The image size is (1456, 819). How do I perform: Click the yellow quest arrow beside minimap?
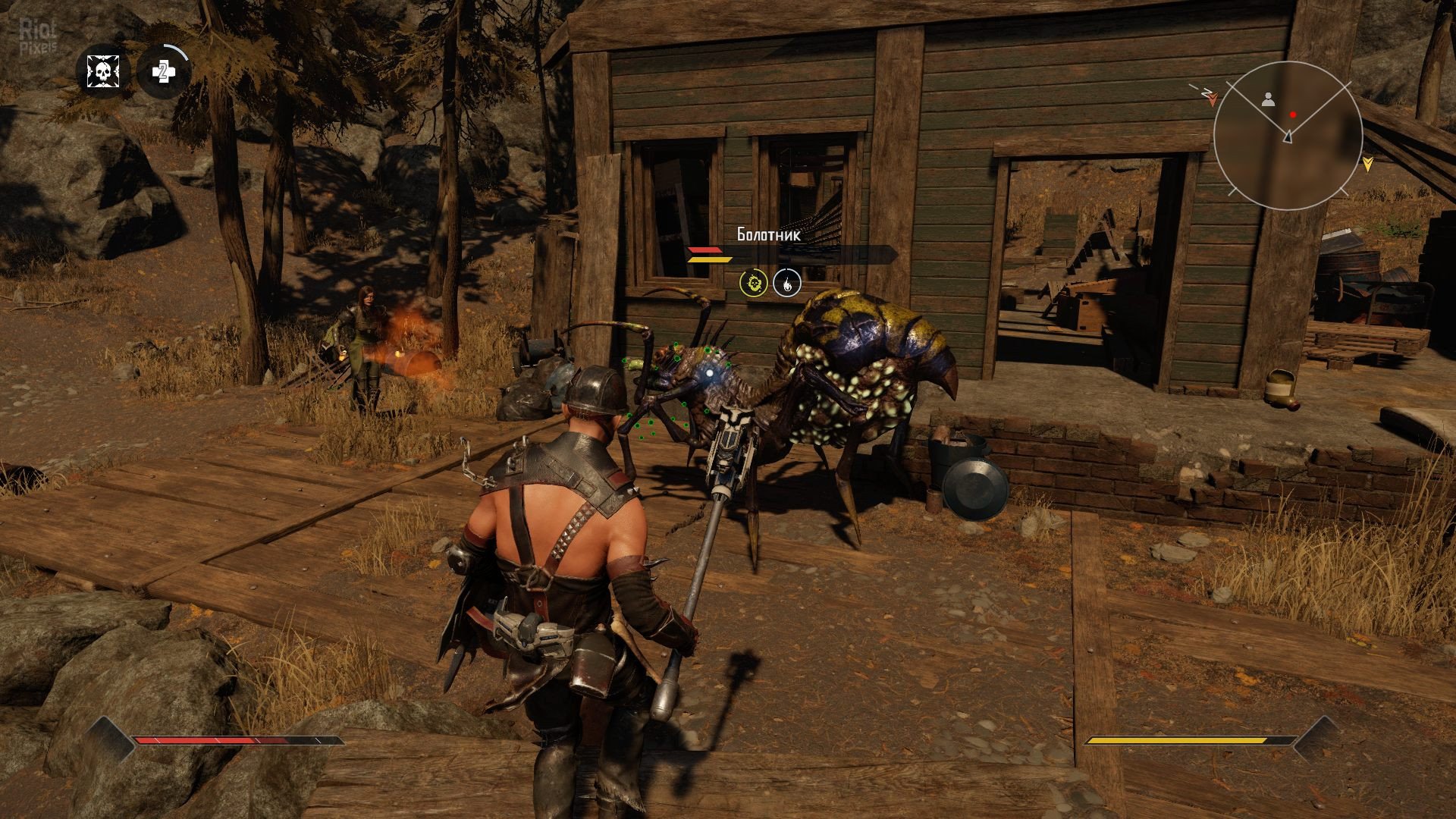[x=1367, y=162]
